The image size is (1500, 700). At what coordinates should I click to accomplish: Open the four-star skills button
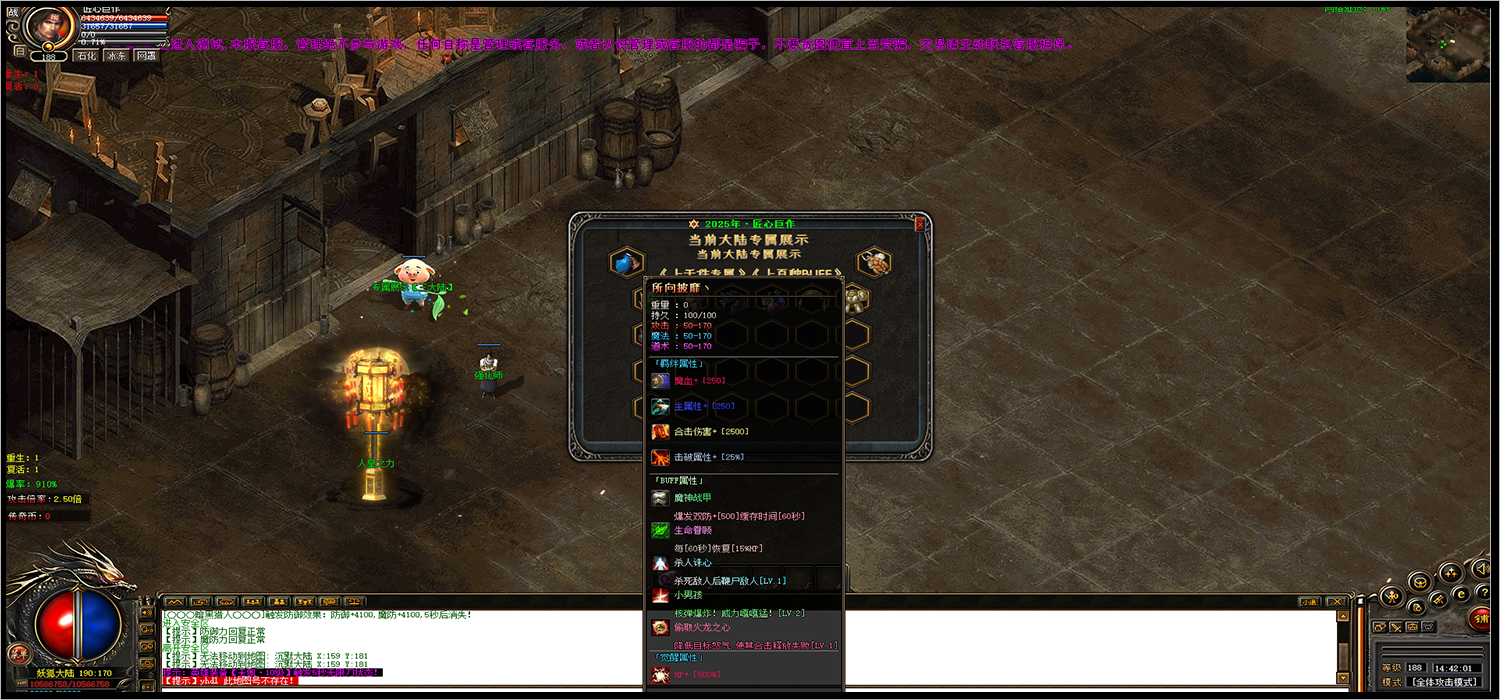click(1450, 573)
